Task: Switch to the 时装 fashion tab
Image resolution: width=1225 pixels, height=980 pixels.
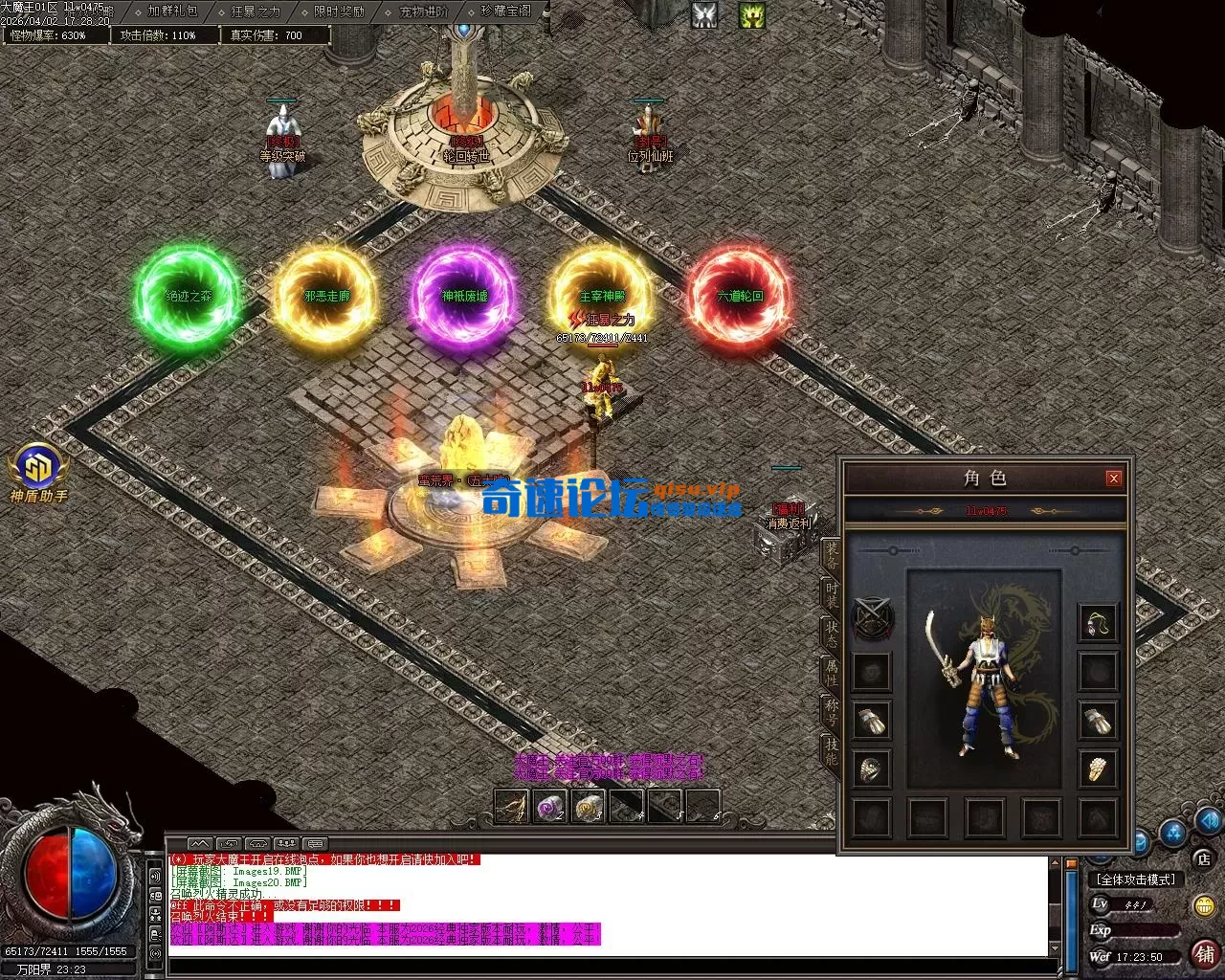Action: pos(831,595)
